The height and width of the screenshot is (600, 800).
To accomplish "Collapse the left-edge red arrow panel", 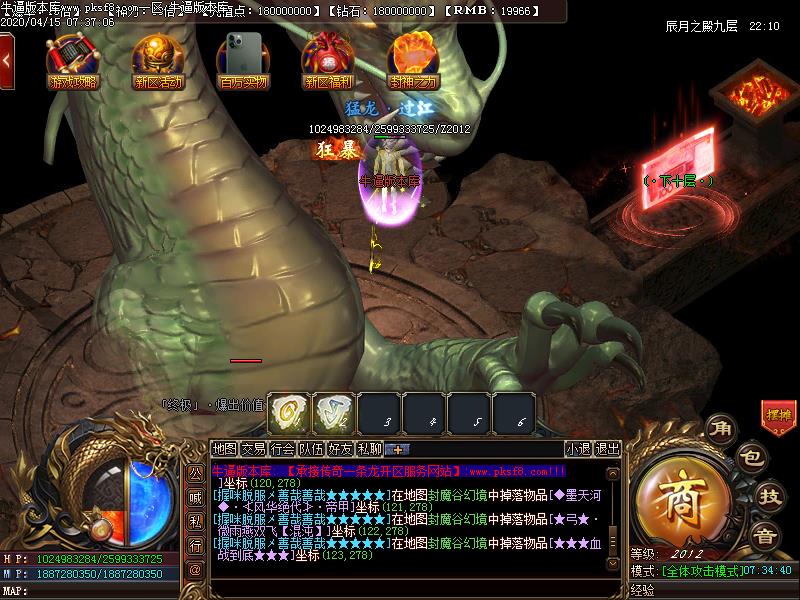I will coord(6,60).
